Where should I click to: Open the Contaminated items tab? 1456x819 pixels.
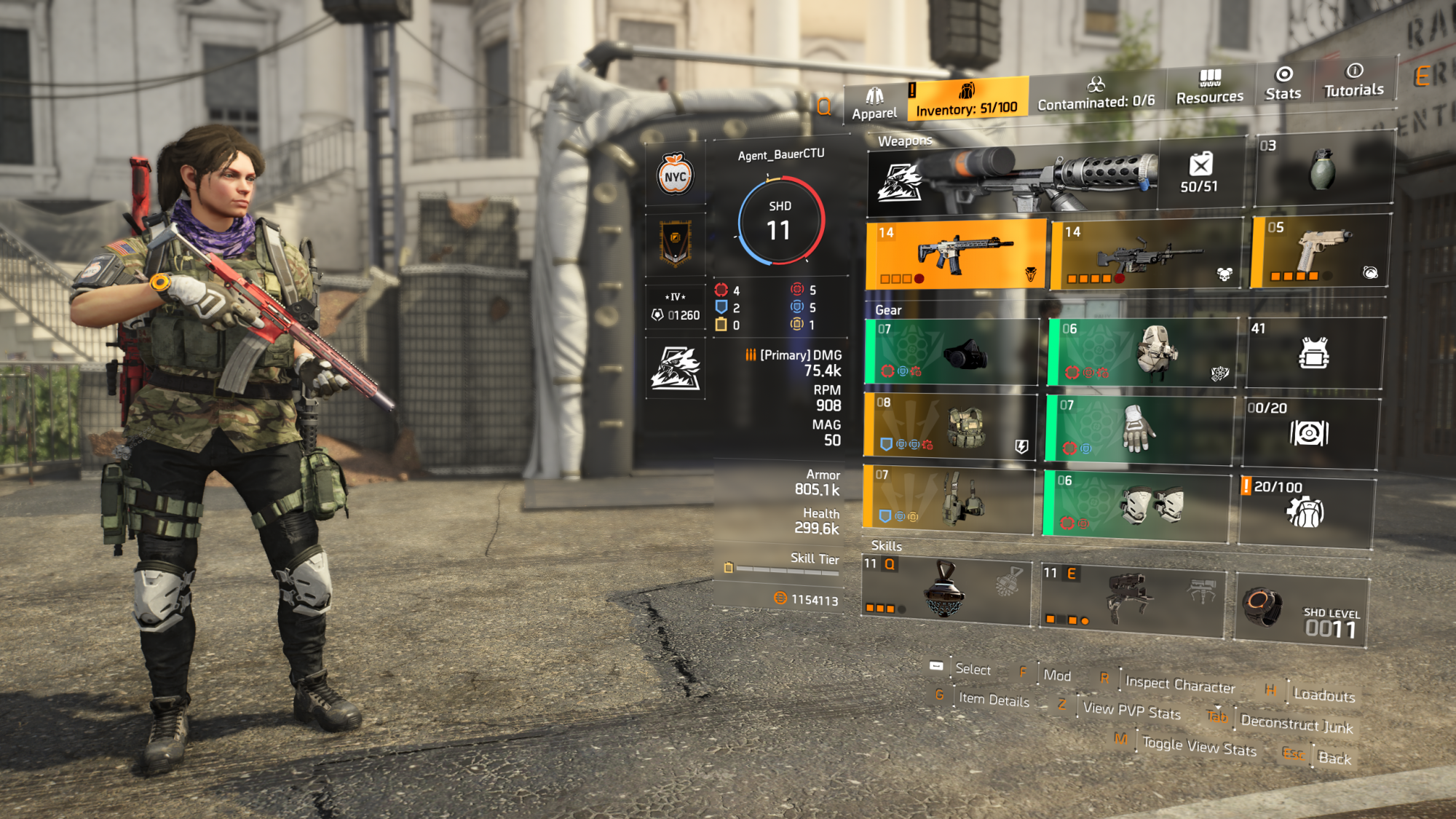(x=1096, y=94)
